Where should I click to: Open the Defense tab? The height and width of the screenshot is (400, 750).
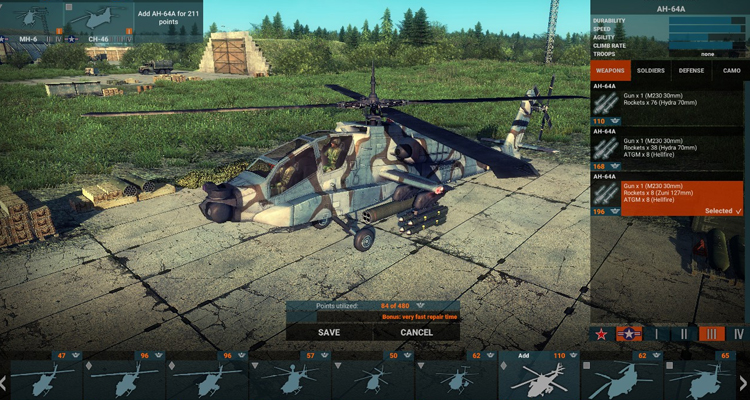coord(691,71)
